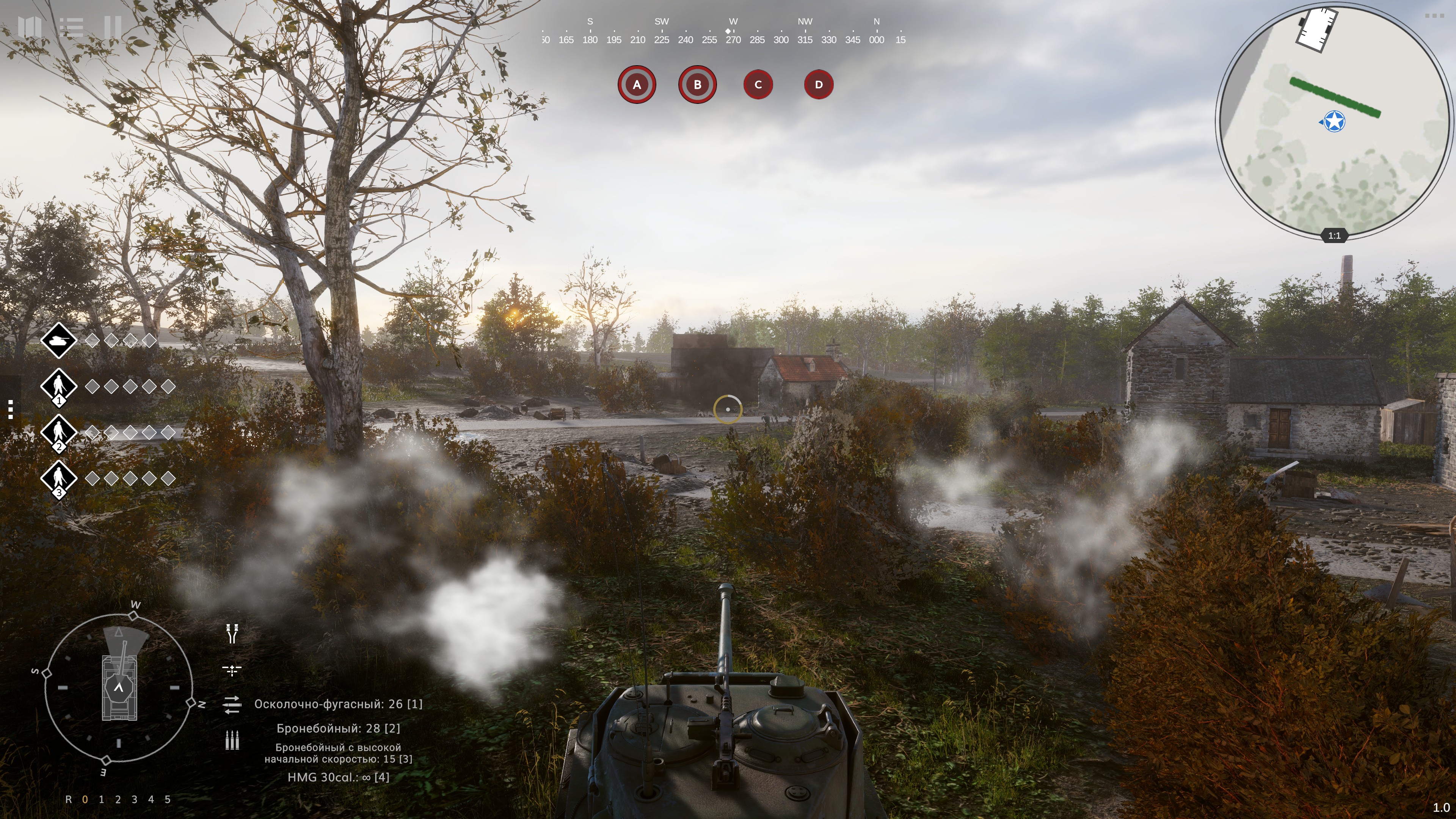Choose Бронебойный armor-piercing shell
This screenshot has height=819, width=1456.
click(x=338, y=728)
